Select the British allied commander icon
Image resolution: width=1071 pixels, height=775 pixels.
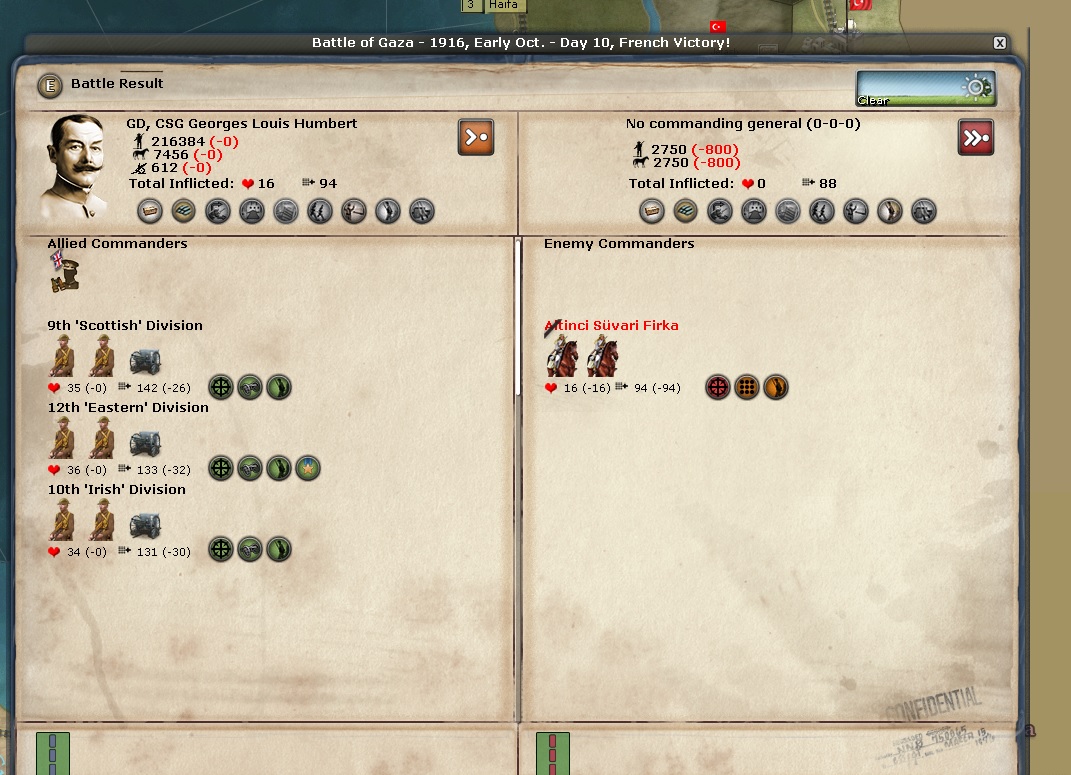pyautogui.click(x=65, y=273)
